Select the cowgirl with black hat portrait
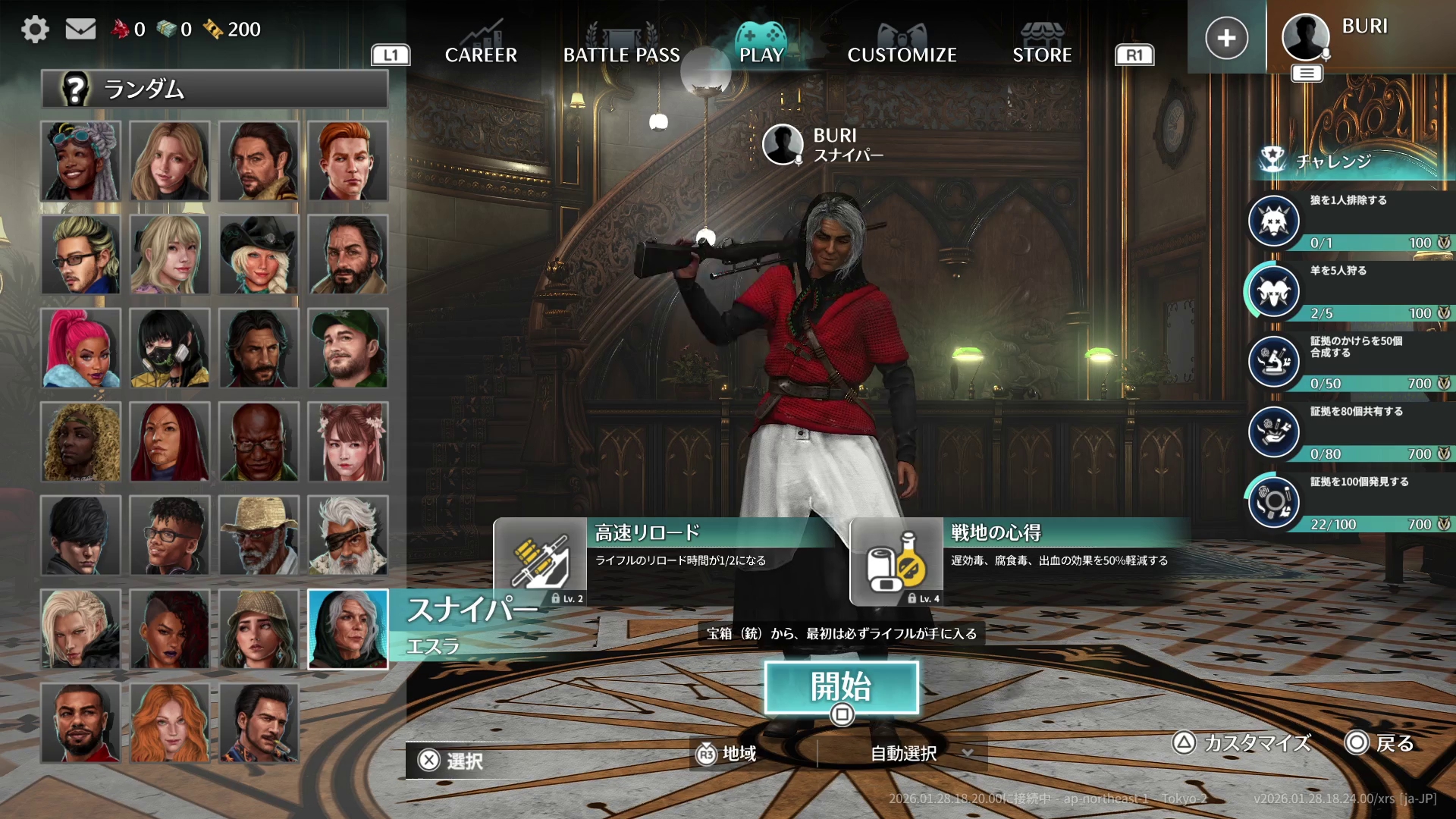 coord(259,255)
